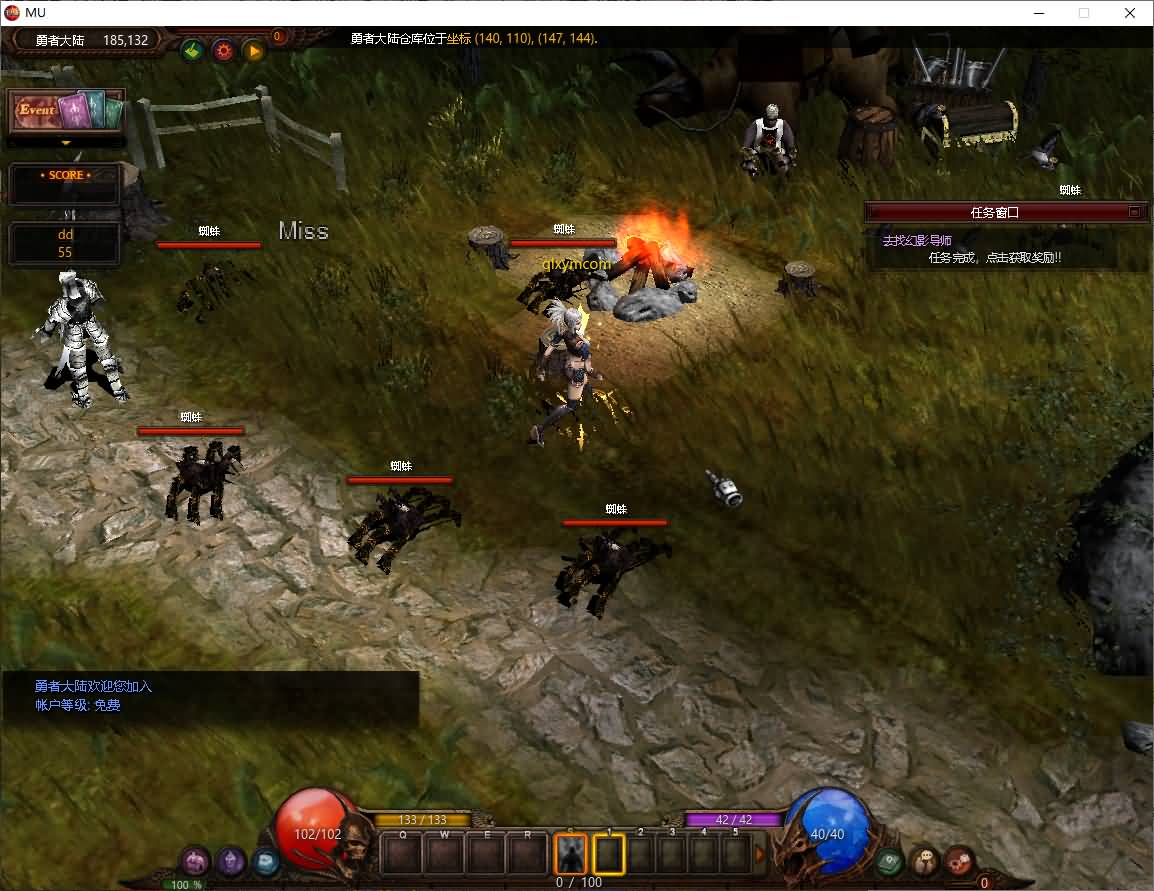This screenshot has height=891, width=1154.
Task: Click the purple crystal icon bottom left
Action: click(x=232, y=860)
